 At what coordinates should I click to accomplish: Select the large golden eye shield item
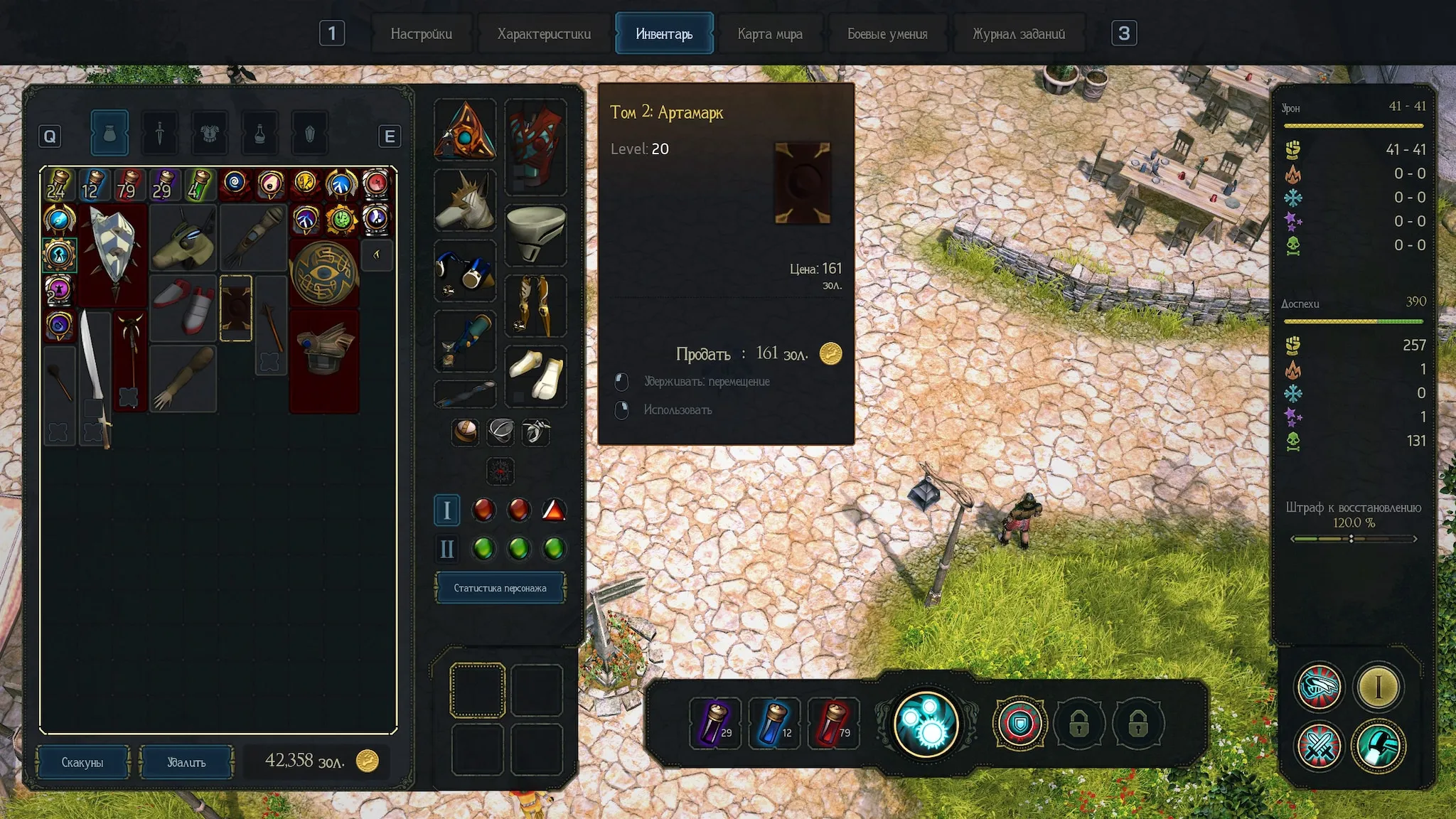(324, 274)
